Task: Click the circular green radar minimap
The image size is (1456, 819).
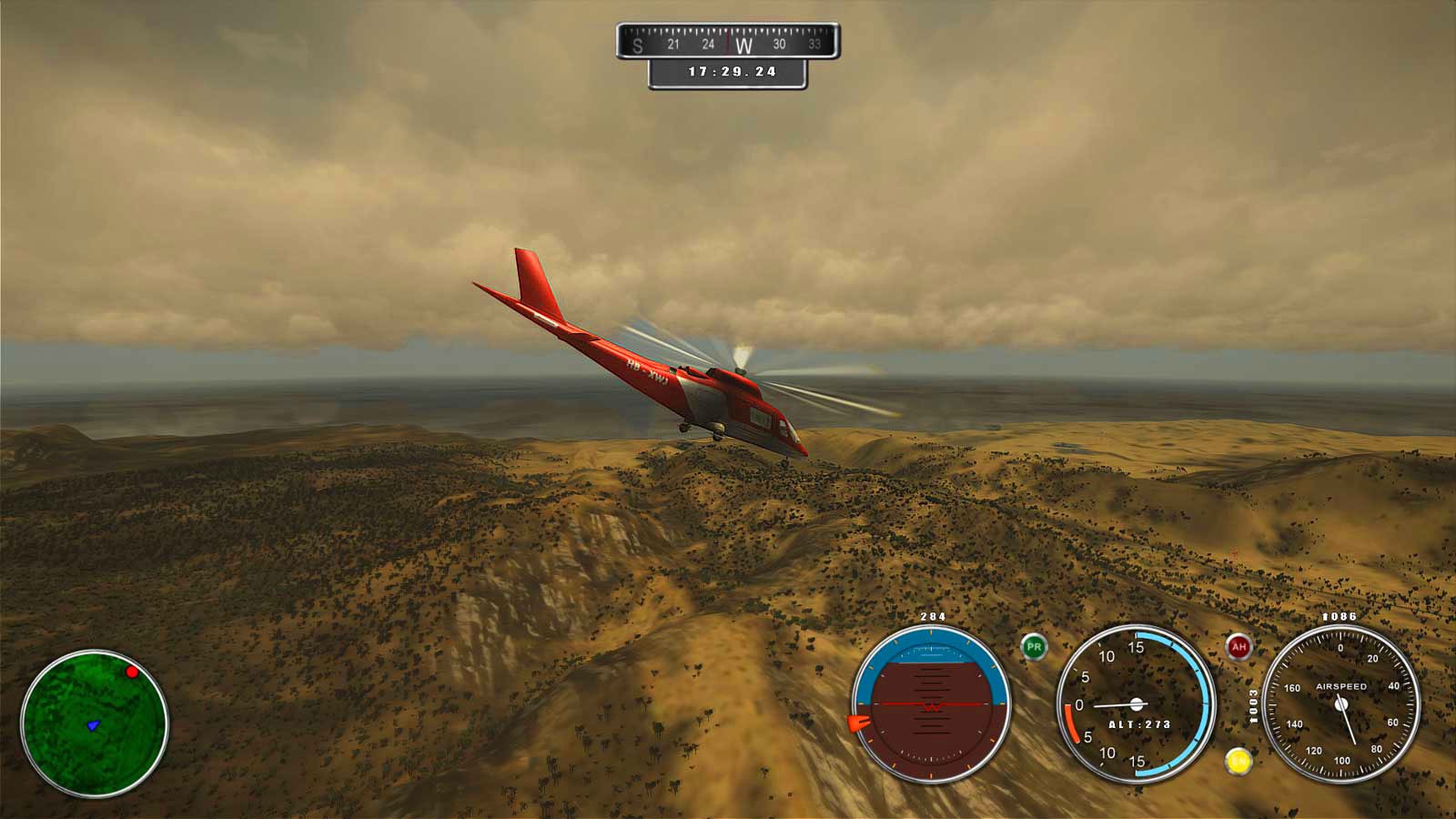Action: coord(94,723)
